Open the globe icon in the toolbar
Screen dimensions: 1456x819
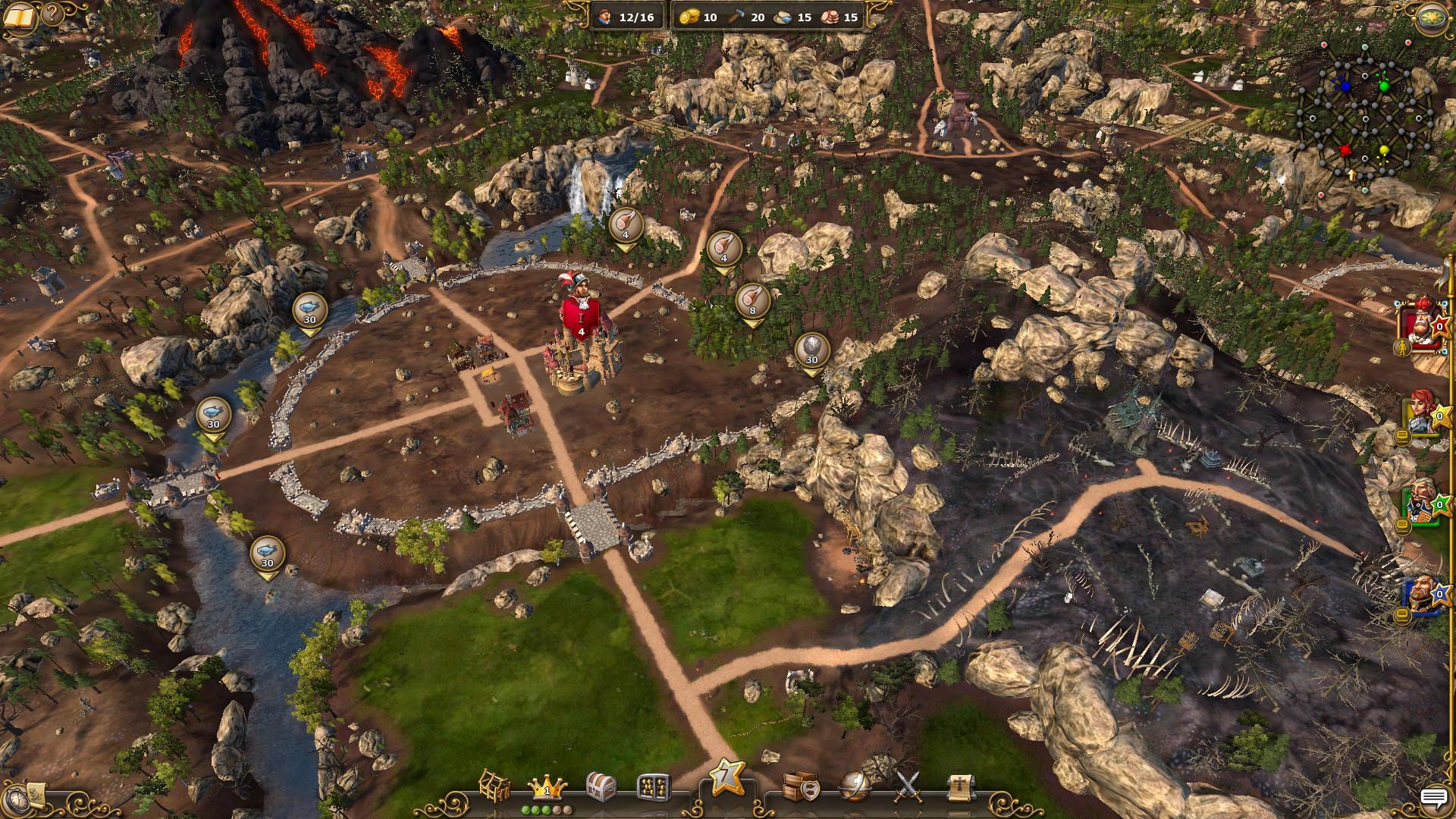point(855,787)
